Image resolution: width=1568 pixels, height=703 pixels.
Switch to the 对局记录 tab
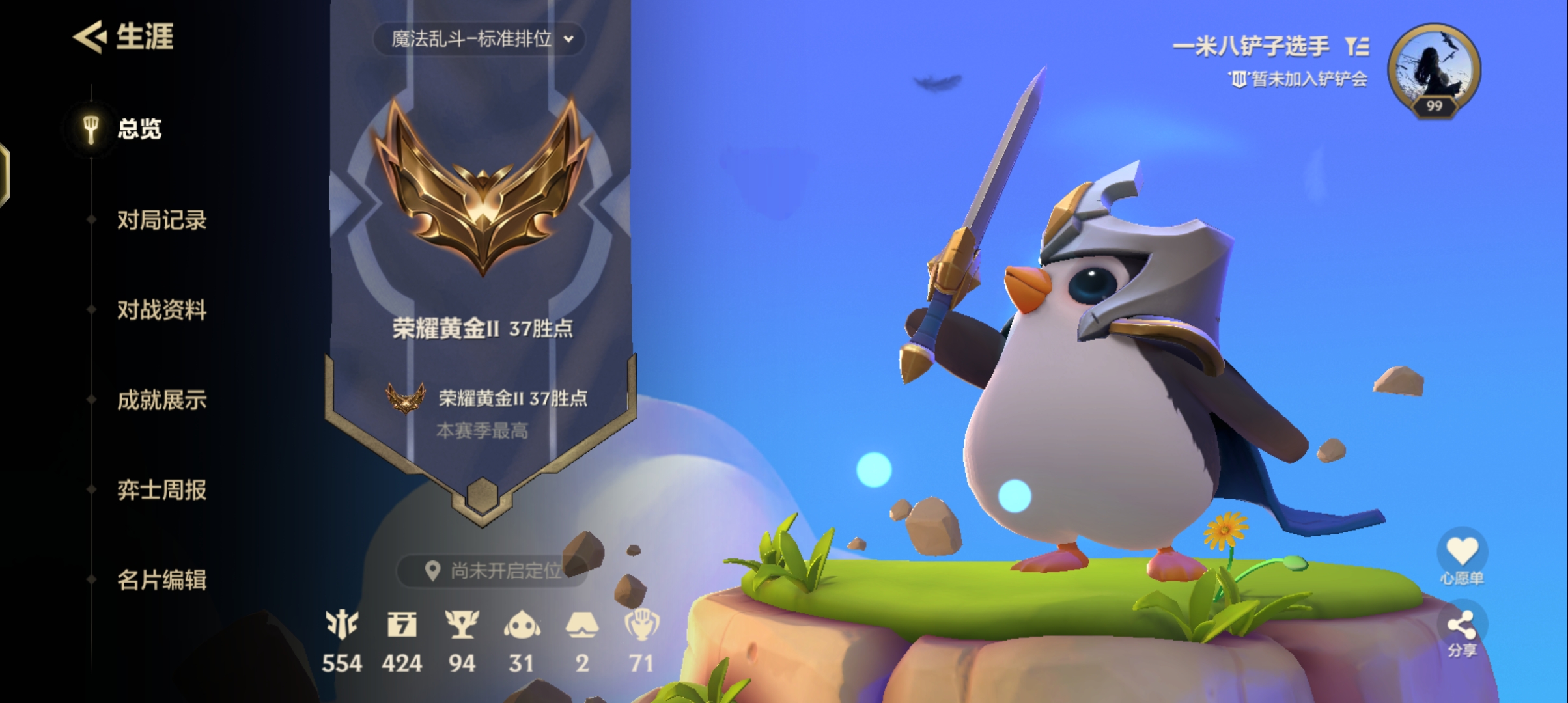163,221
